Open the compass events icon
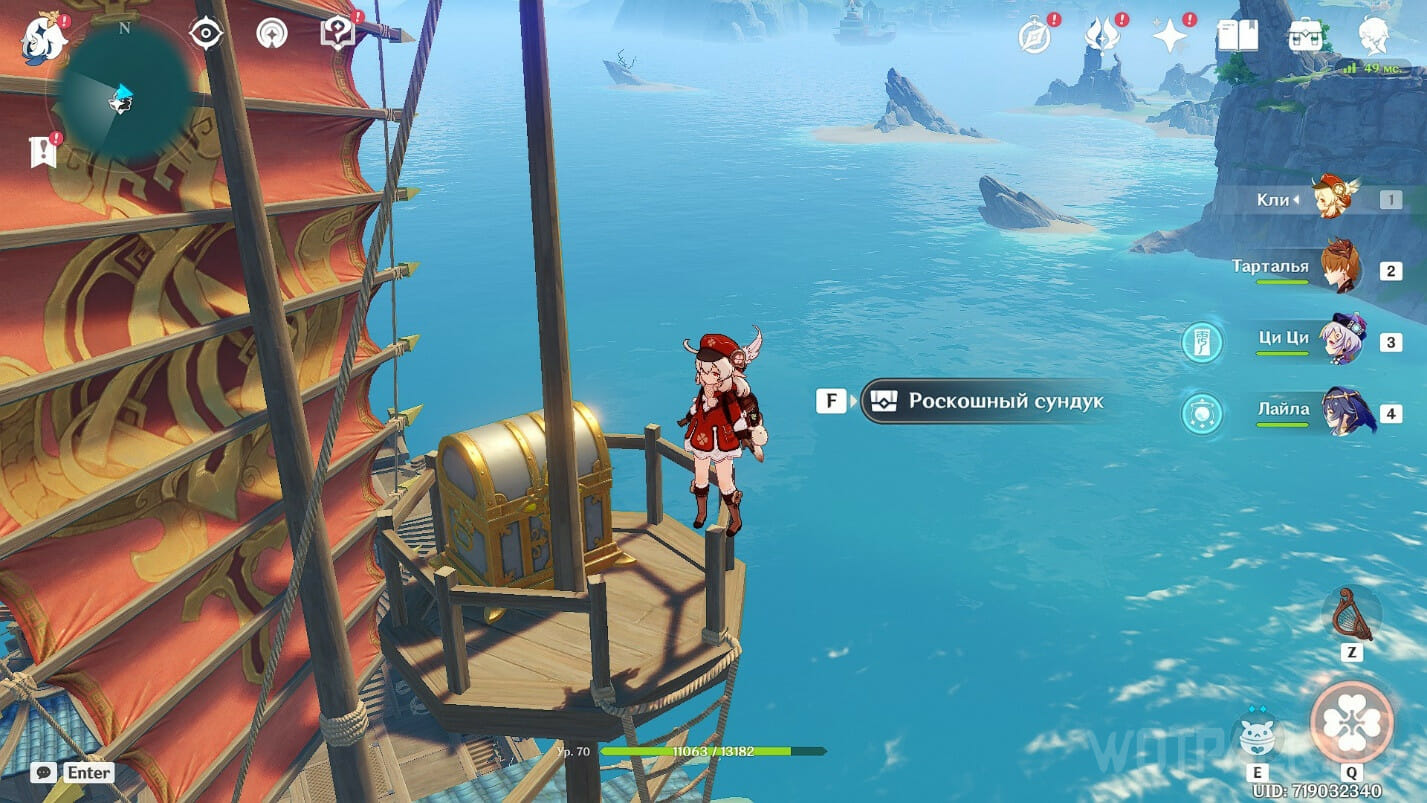Screen dimensions: 1427x803 1034,37
